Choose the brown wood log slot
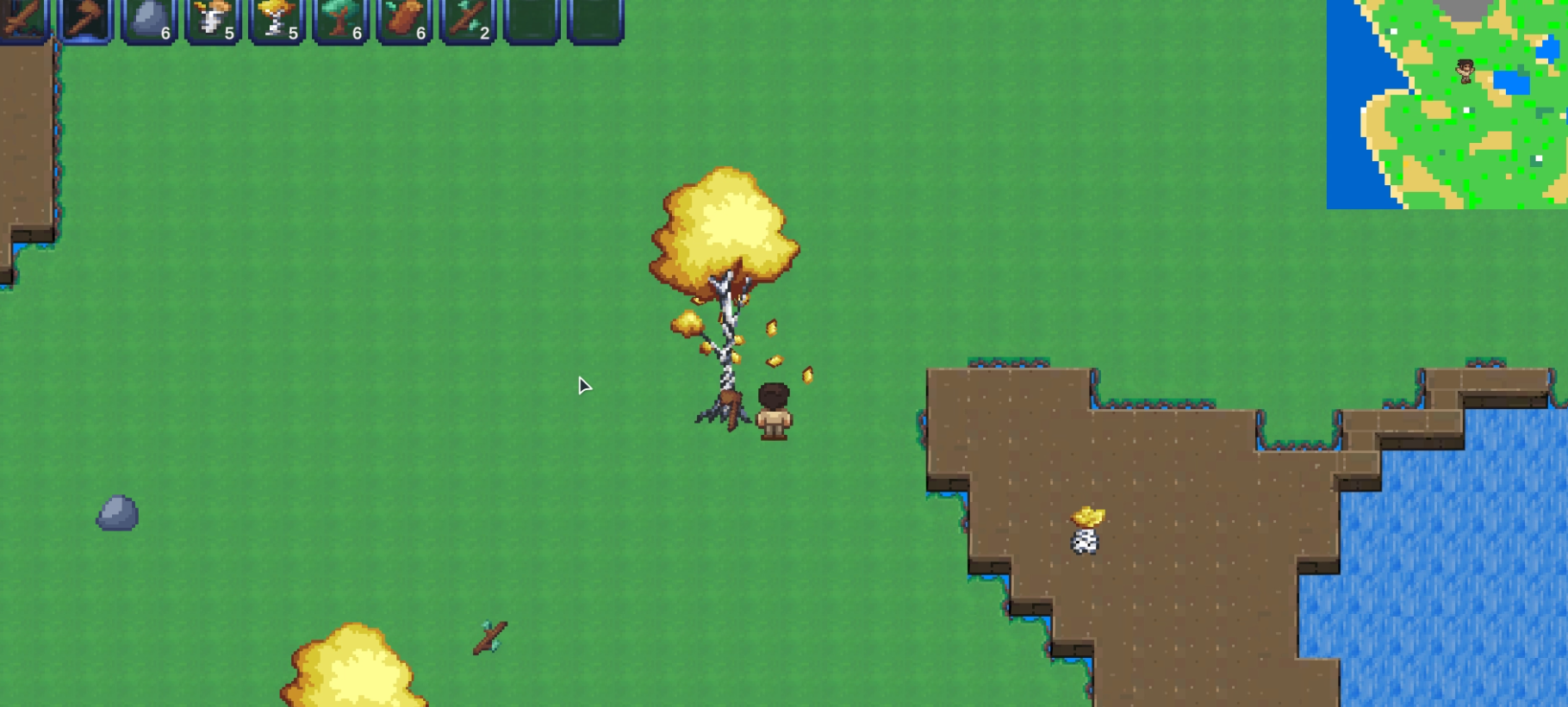Viewport: 1568px width, 707px height. pyautogui.click(x=405, y=19)
